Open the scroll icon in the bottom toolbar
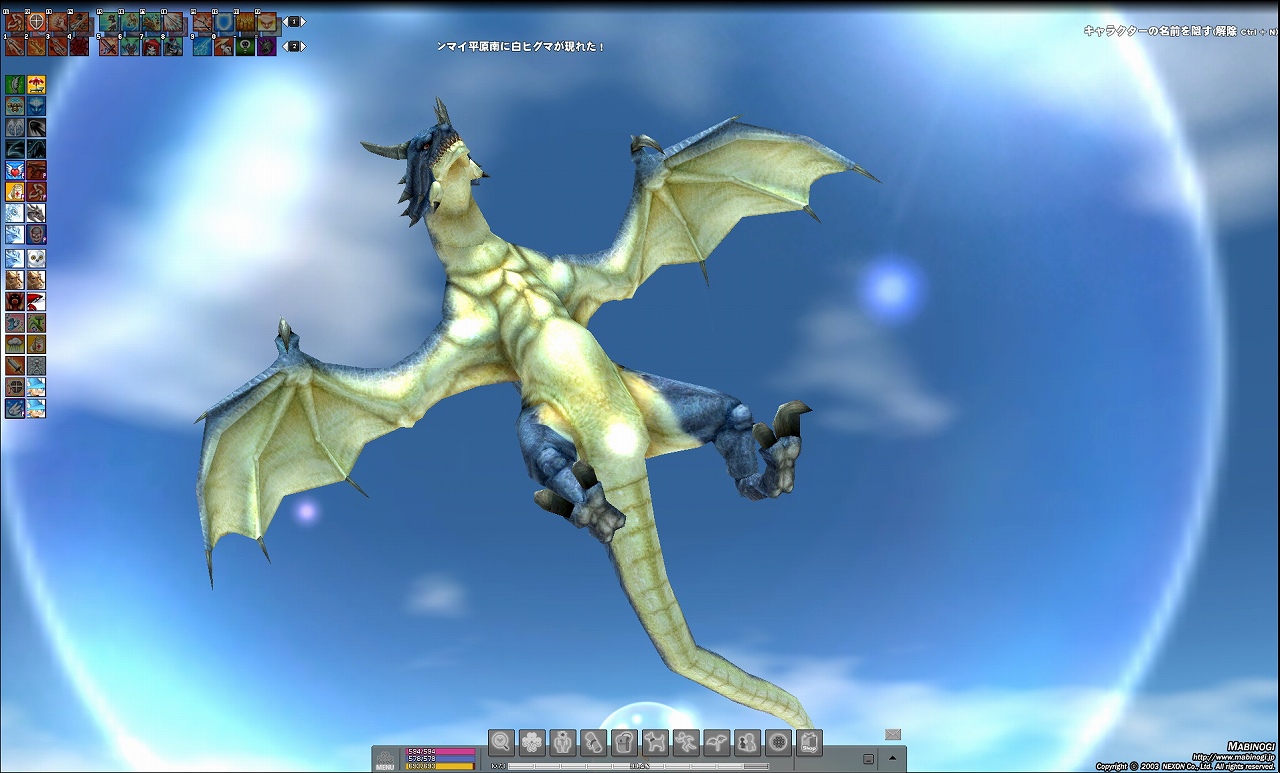Viewport: 1280px width, 773px height. pyautogui.click(x=594, y=742)
